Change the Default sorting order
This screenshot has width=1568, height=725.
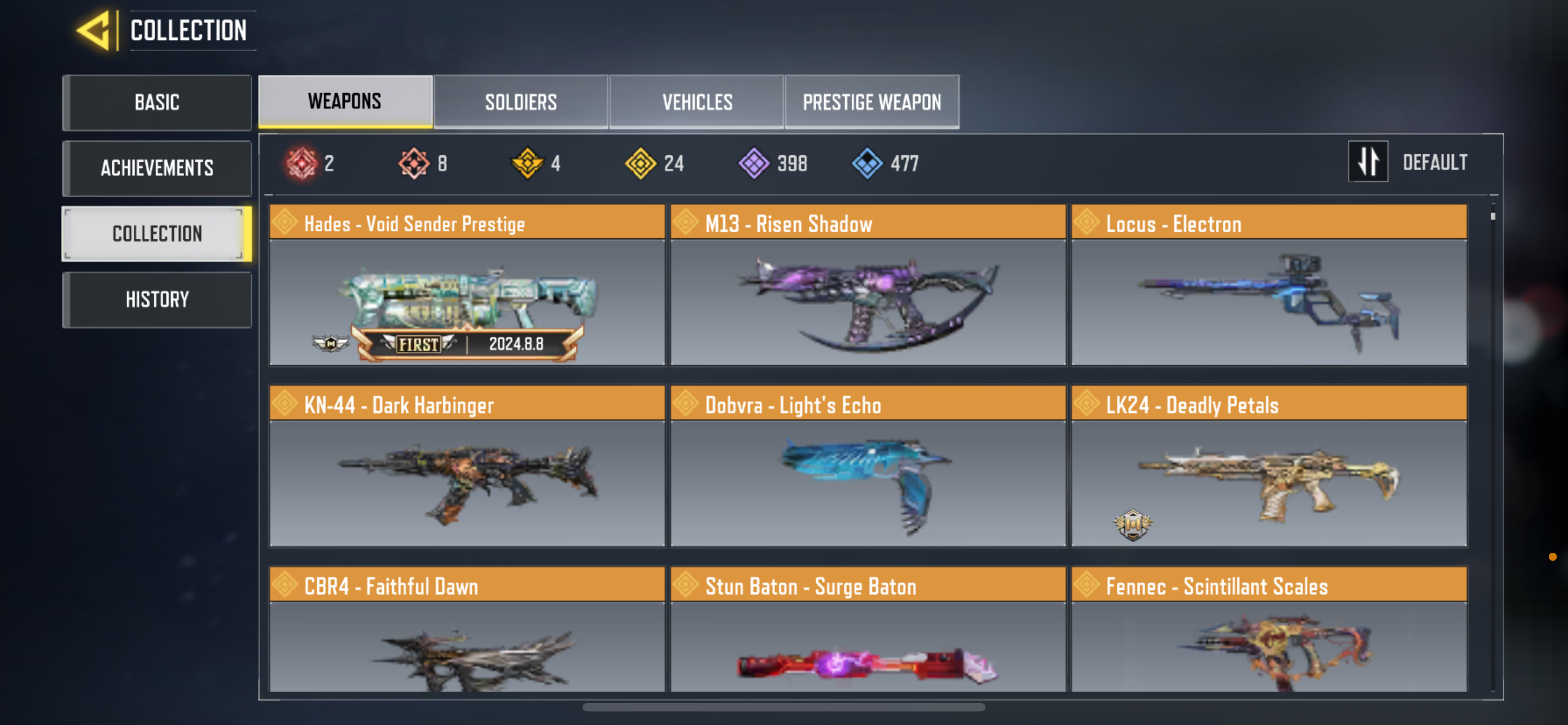[x=1435, y=162]
